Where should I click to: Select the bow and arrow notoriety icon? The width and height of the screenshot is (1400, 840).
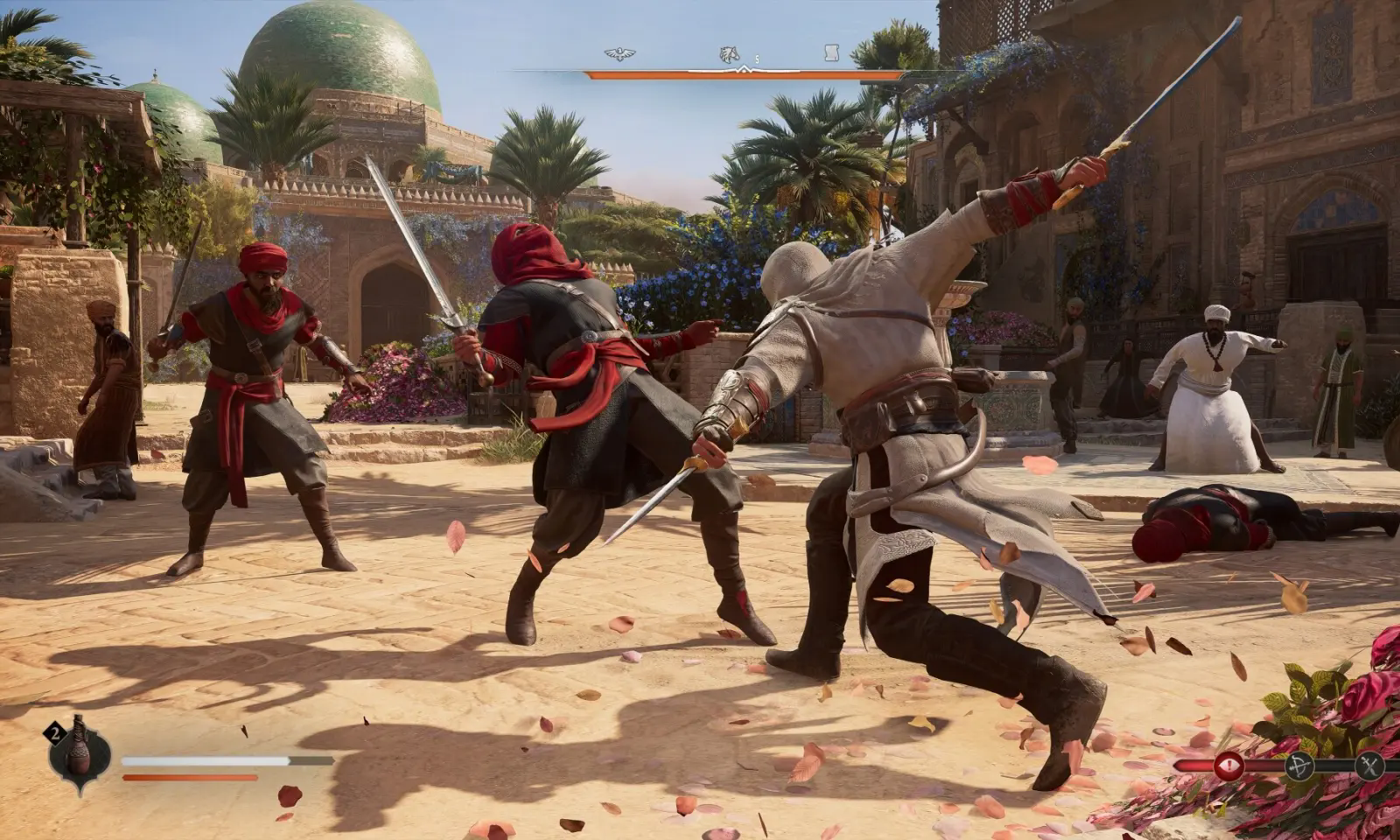pyautogui.click(x=1298, y=766)
